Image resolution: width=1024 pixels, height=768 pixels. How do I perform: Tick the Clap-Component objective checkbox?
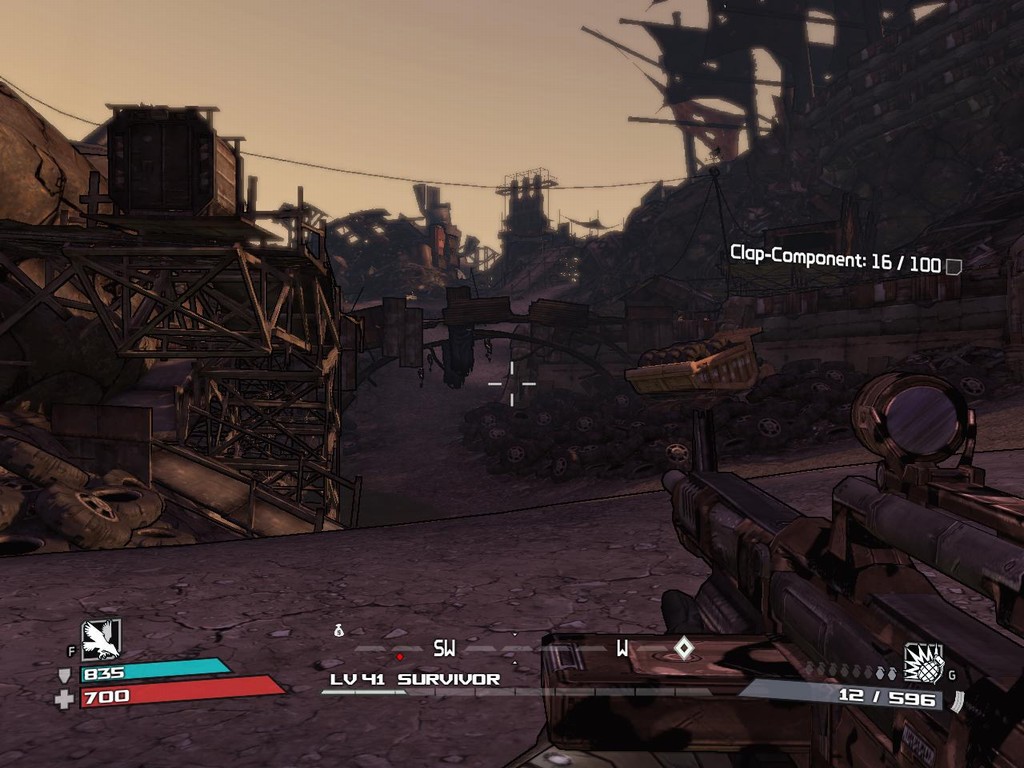point(954,266)
